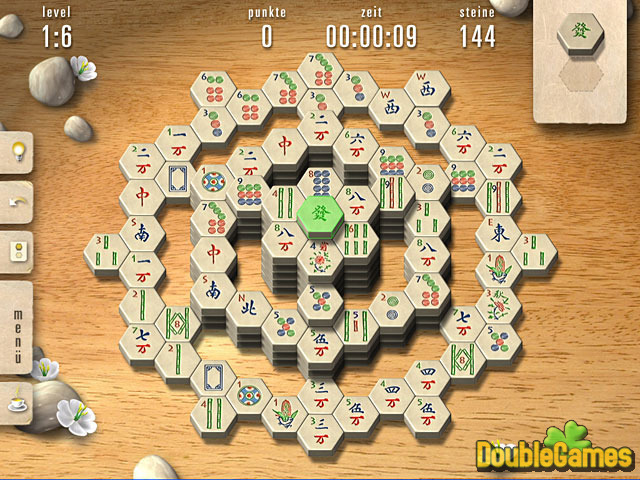
Task: Click the traffic light button
Action: pyautogui.click(x=17, y=249)
